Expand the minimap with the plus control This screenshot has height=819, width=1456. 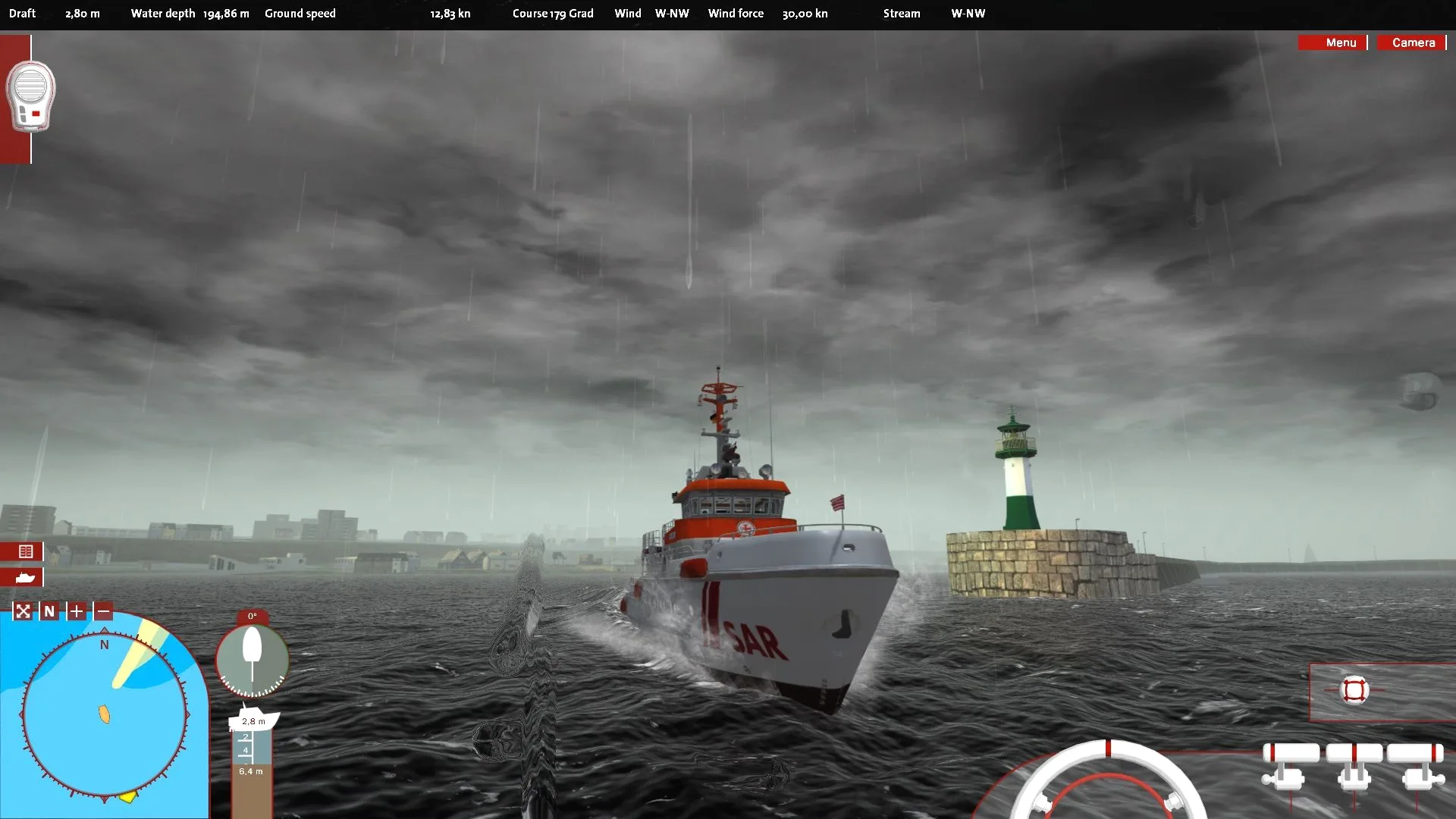pyautogui.click(x=76, y=610)
